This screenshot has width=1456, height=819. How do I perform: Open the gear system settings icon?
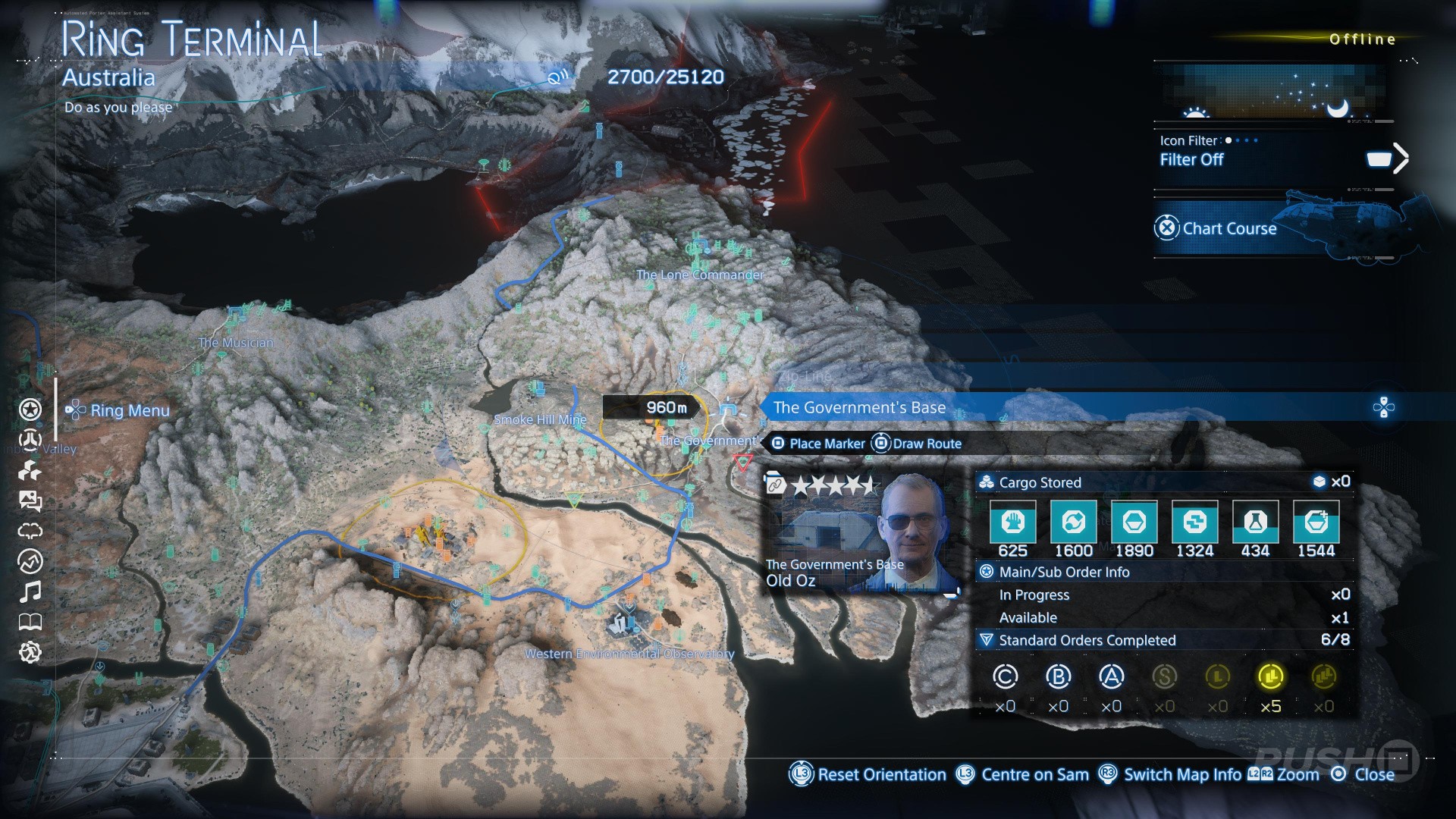click(30, 652)
